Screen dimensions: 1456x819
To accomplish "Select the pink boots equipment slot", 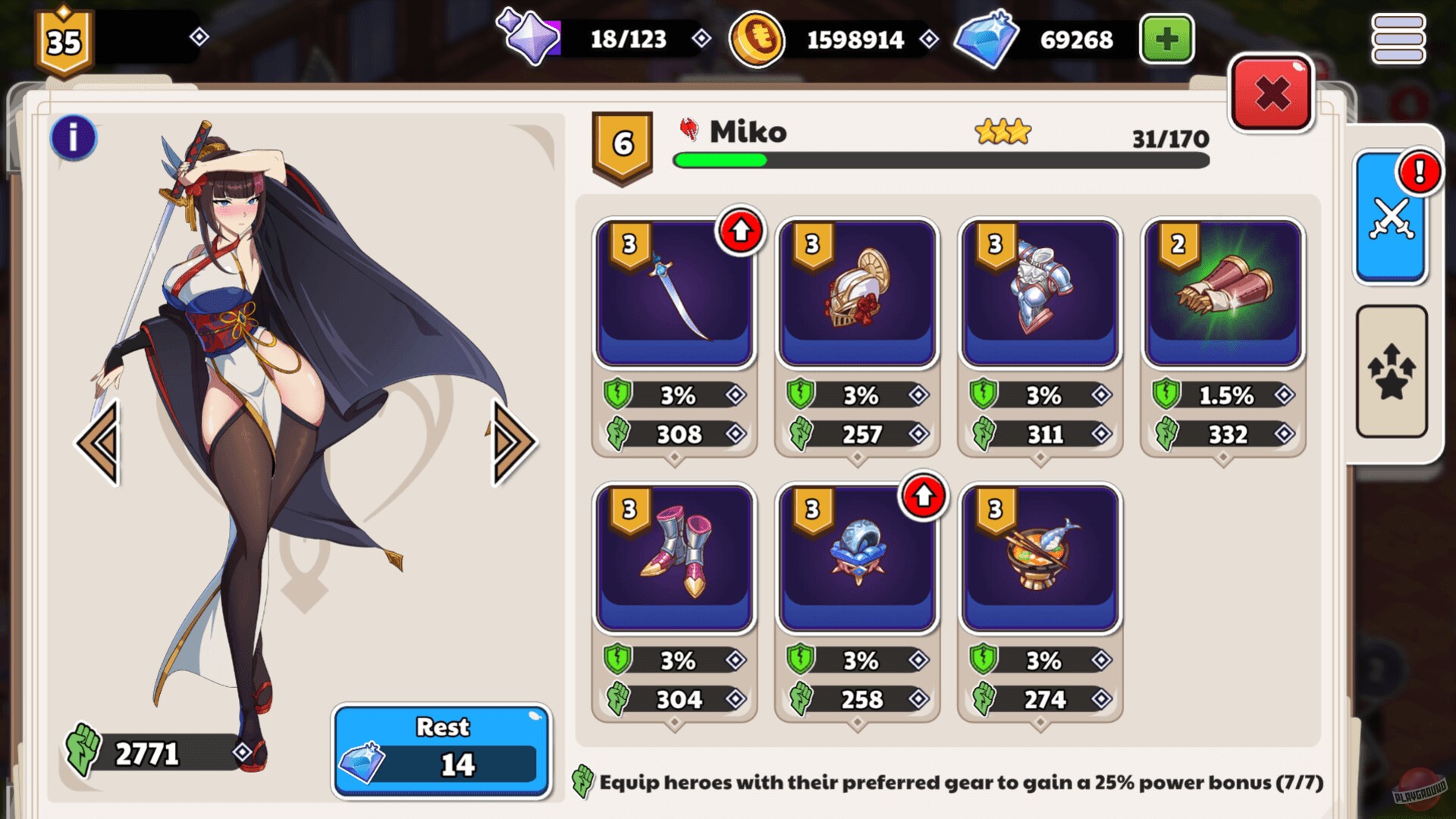I will 675,556.
